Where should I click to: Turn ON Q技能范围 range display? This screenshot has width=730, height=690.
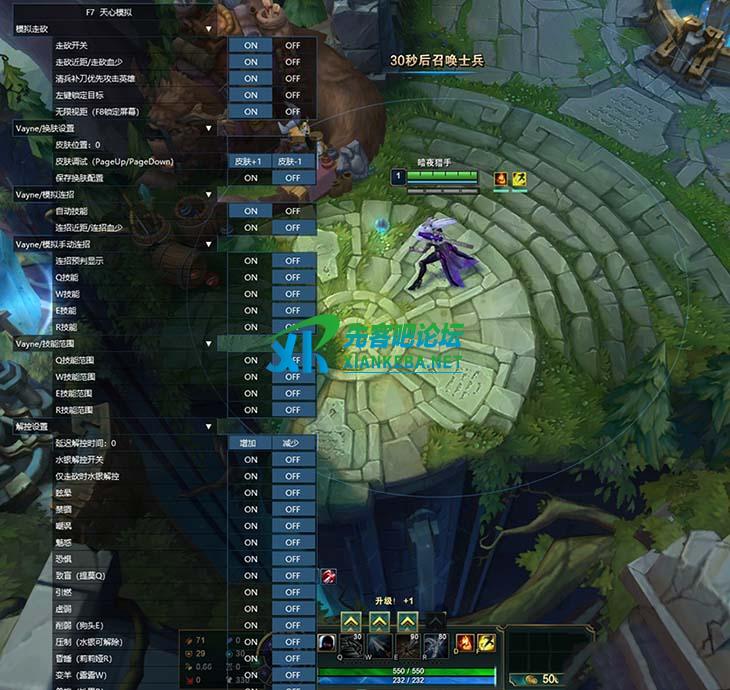click(250, 360)
